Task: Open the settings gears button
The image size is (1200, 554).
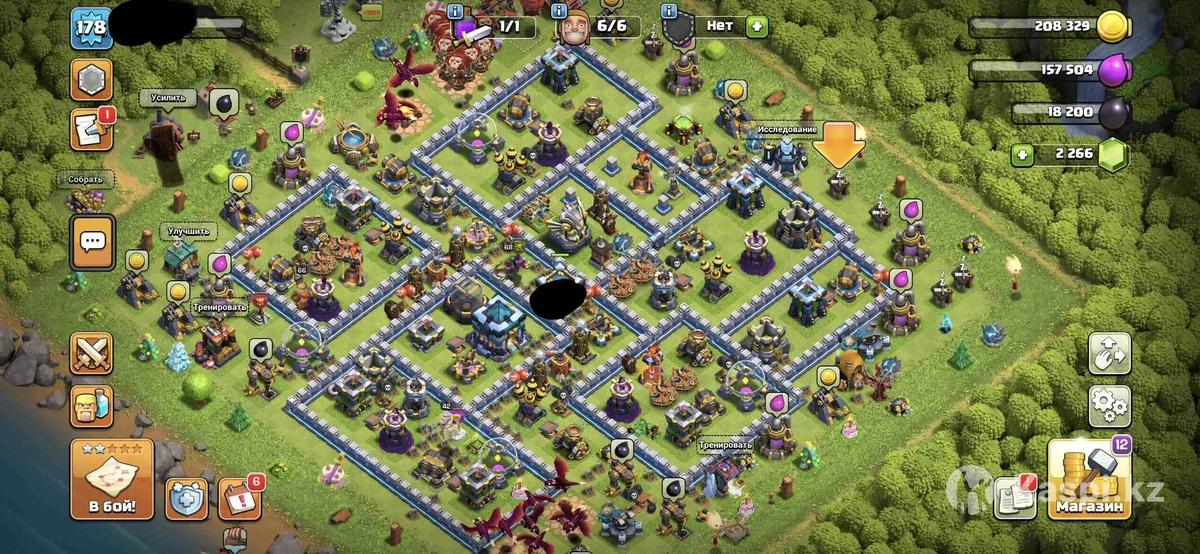Action: click(1109, 404)
